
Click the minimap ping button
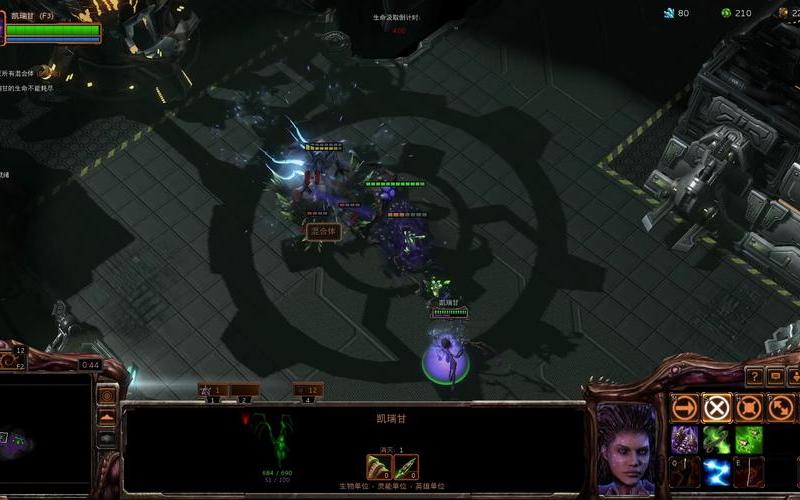tap(107, 395)
